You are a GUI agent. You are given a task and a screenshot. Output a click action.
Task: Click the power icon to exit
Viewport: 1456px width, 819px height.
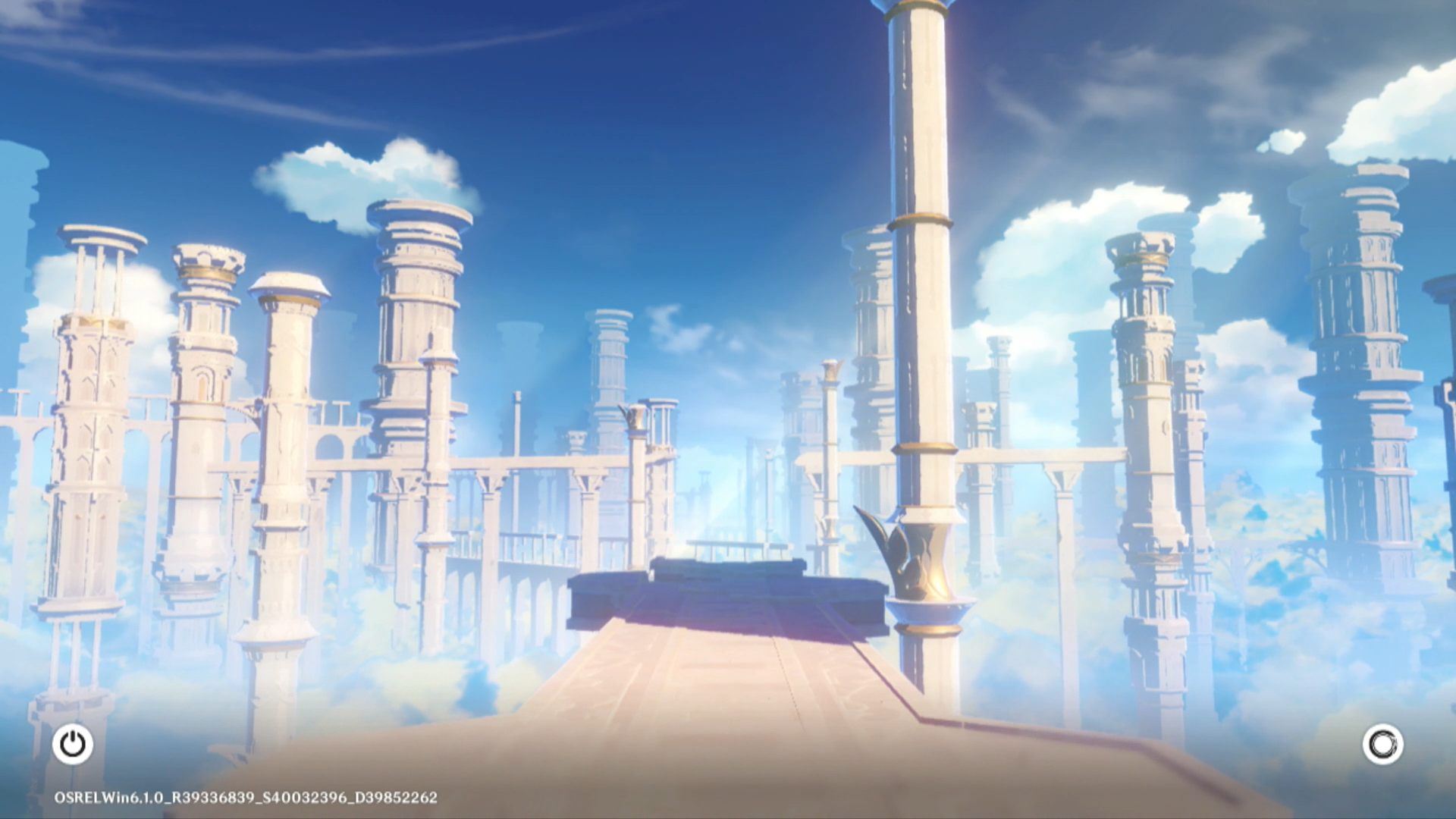[x=73, y=744]
